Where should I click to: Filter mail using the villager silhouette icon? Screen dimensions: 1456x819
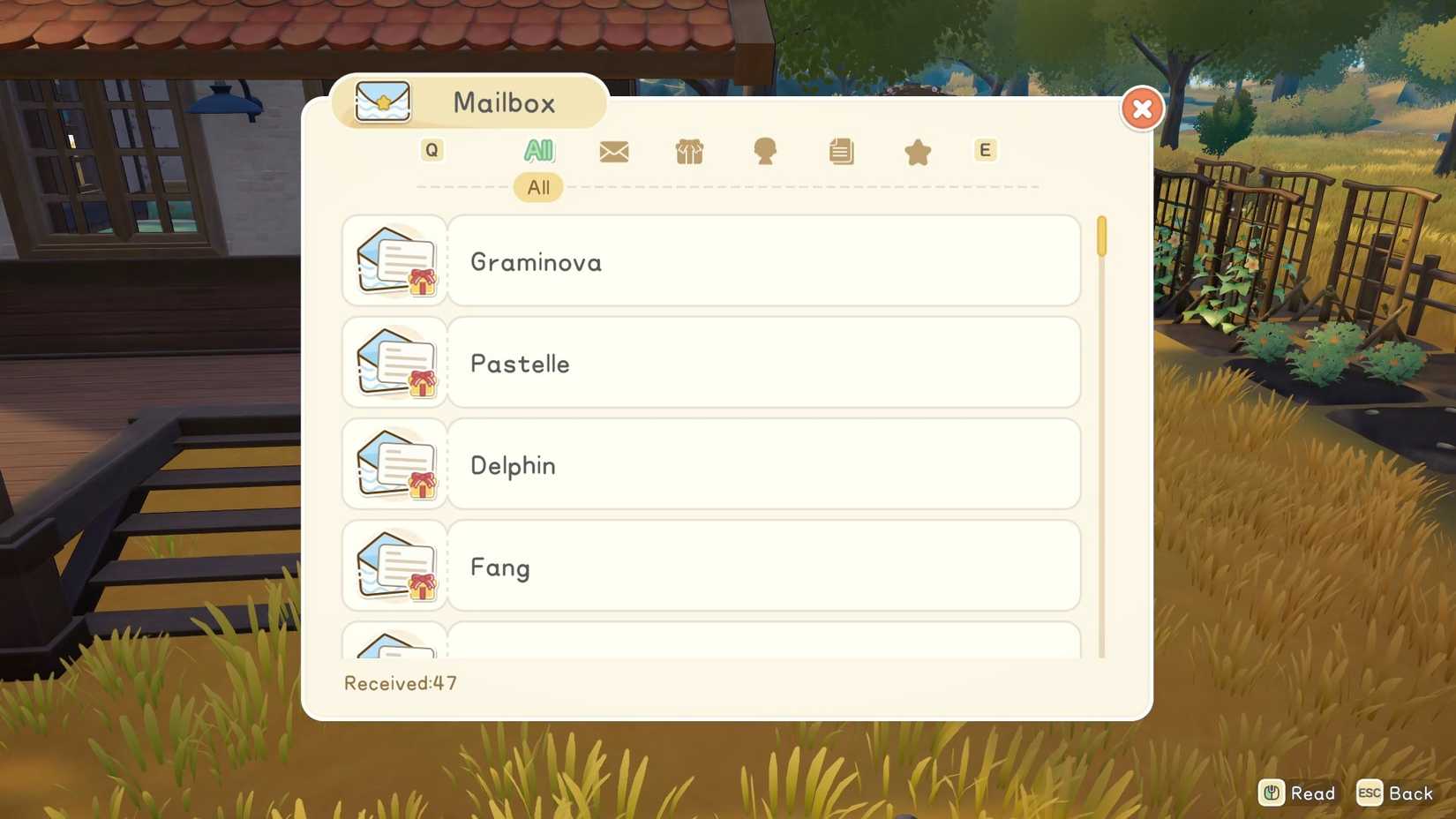pyautogui.click(x=764, y=151)
